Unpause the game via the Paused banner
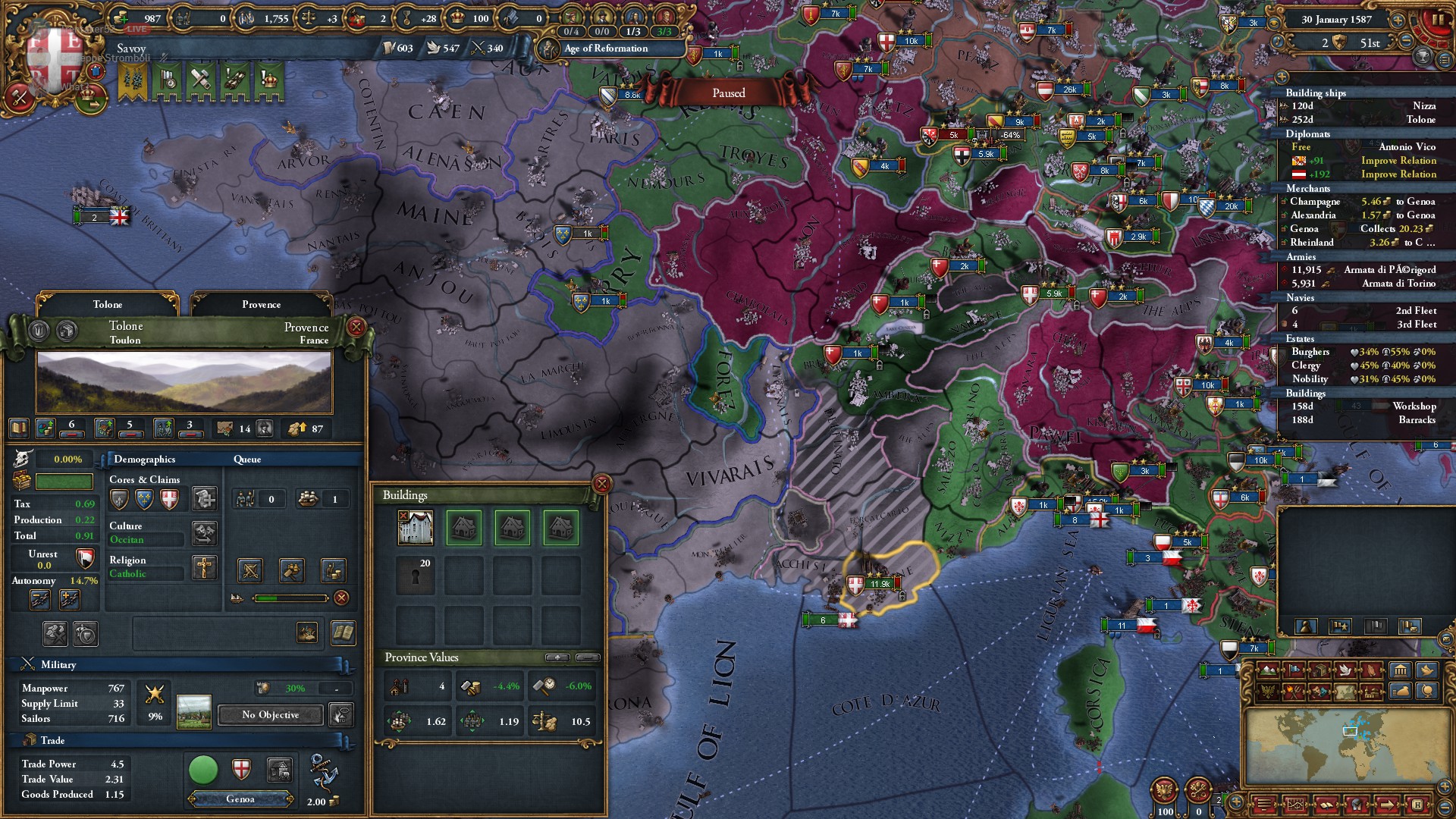The height and width of the screenshot is (819, 1456). click(x=728, y=93)
